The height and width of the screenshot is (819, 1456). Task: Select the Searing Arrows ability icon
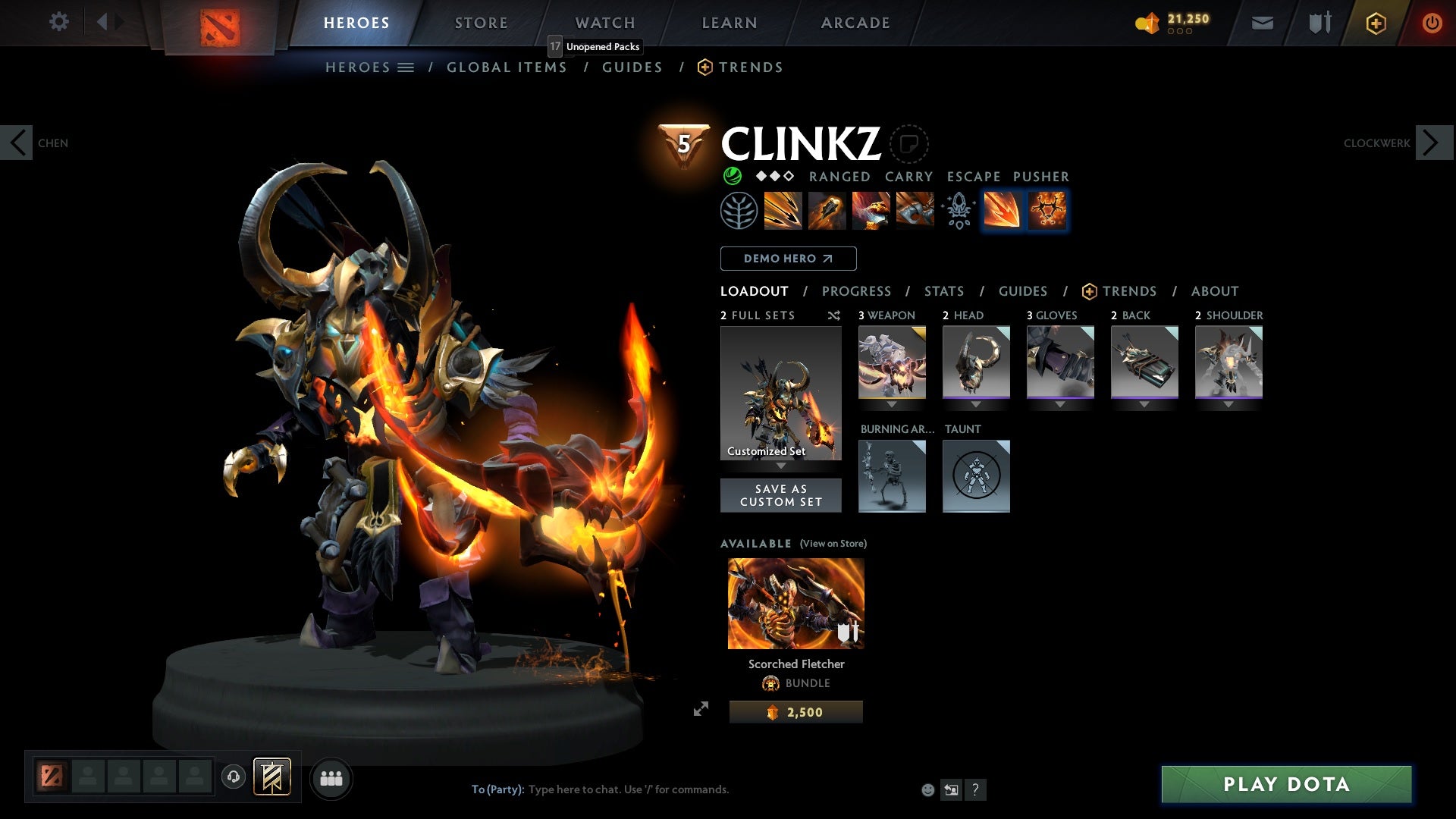827,211
